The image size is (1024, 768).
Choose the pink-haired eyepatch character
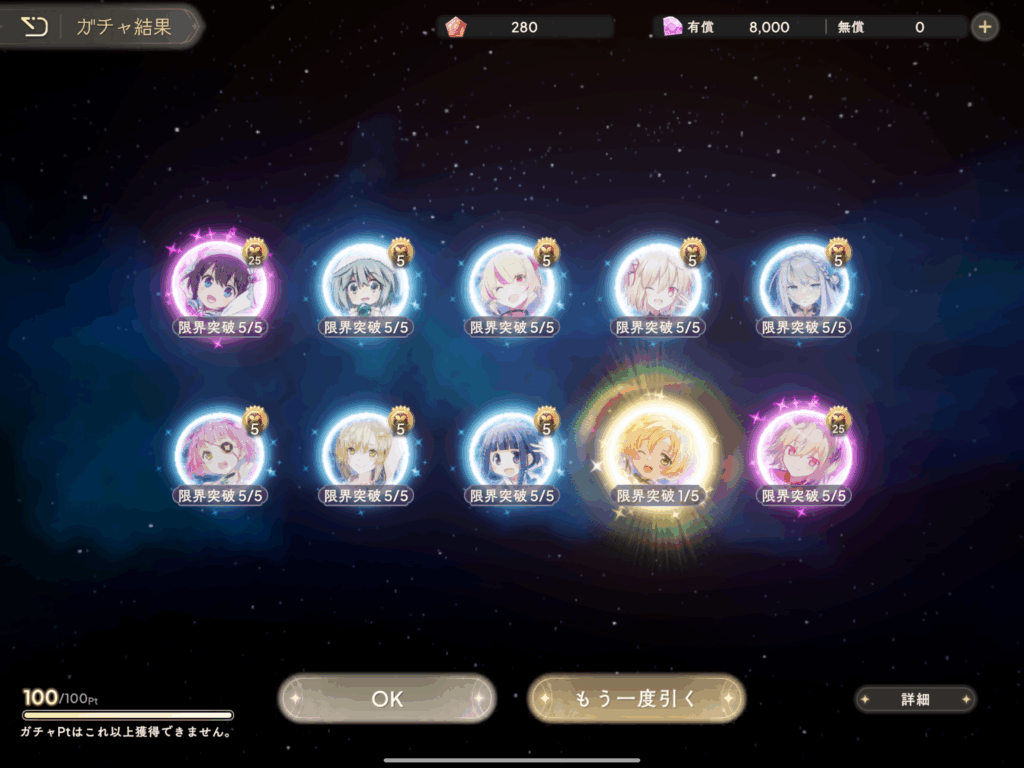pyautogui.click(x=219, y=454)
